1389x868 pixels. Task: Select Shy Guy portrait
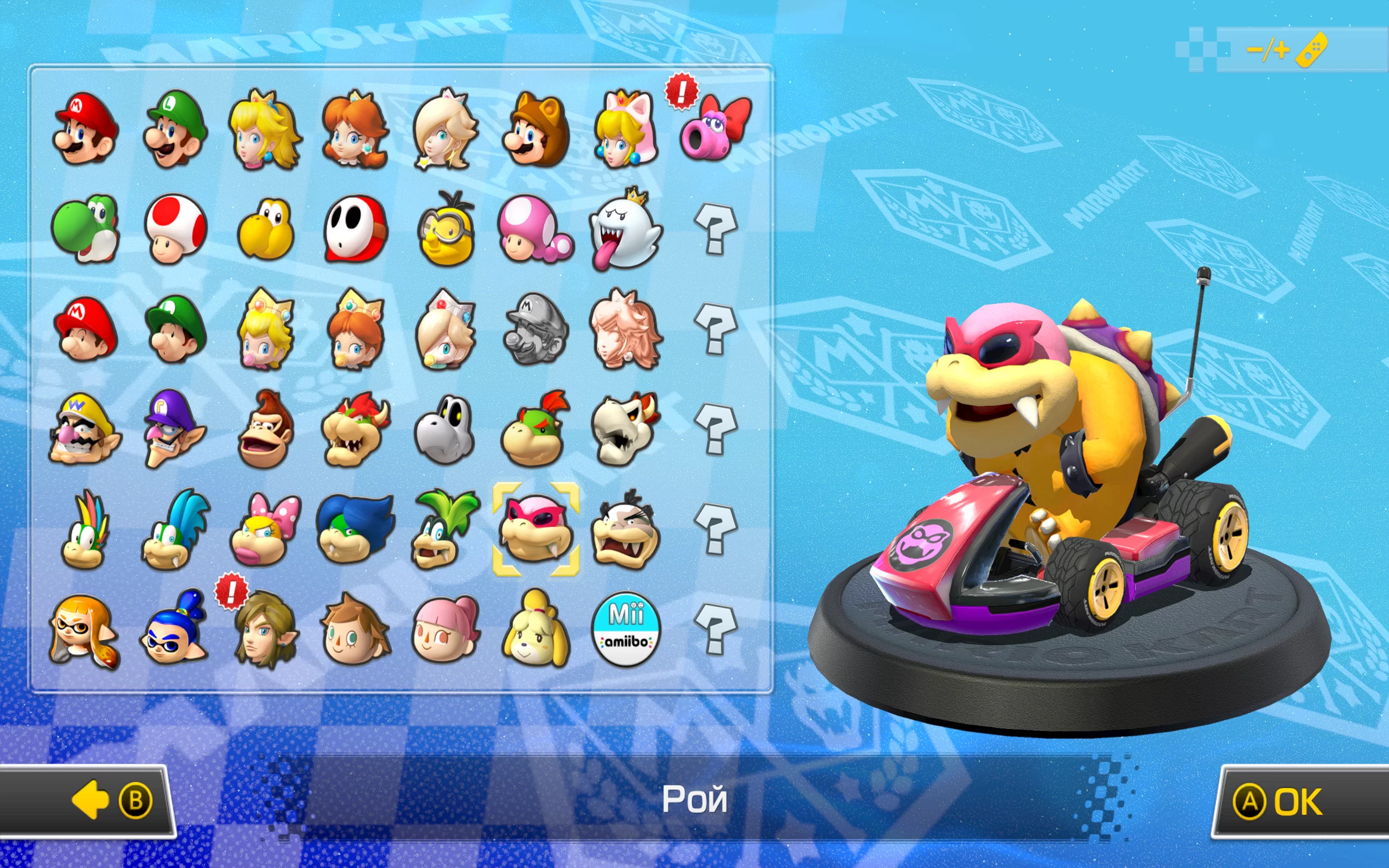pyautogui.click(x=356, y=229)
